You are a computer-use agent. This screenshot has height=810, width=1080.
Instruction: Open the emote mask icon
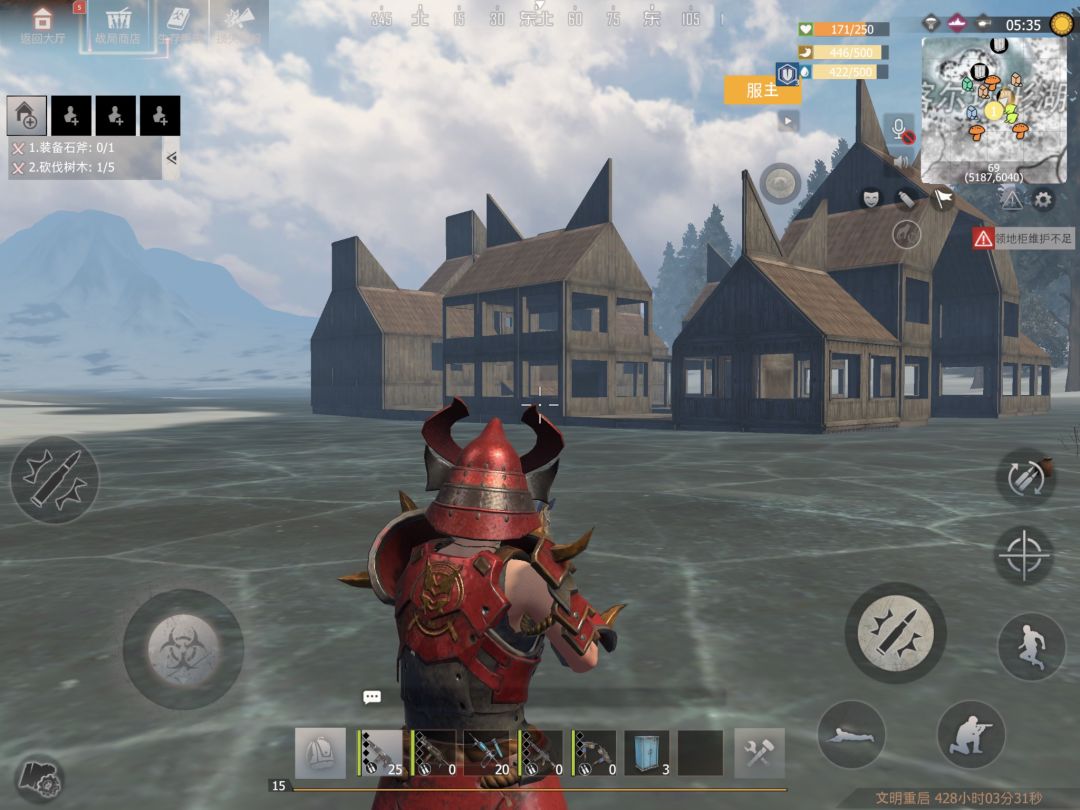[x=871, y=198]
